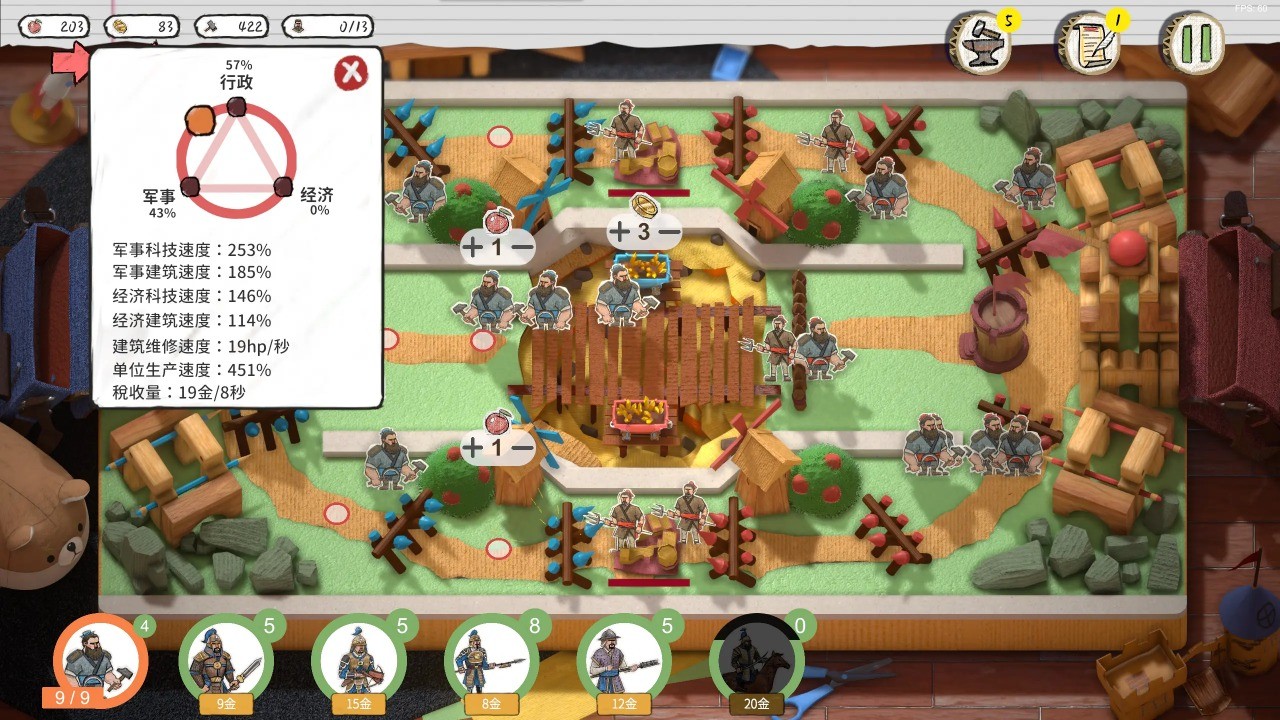
Task: Recruit the 15金 crossbowman unit
Action: 358,662
